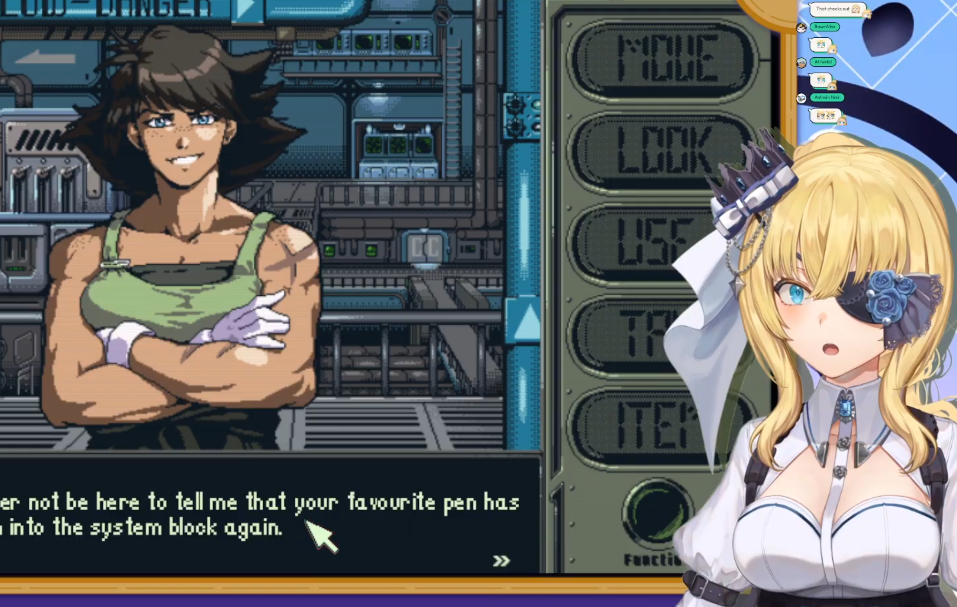Click the right-pointing arrow beside LOW-DANGER label
Screen dimensions: 957x607
[246, 10]
